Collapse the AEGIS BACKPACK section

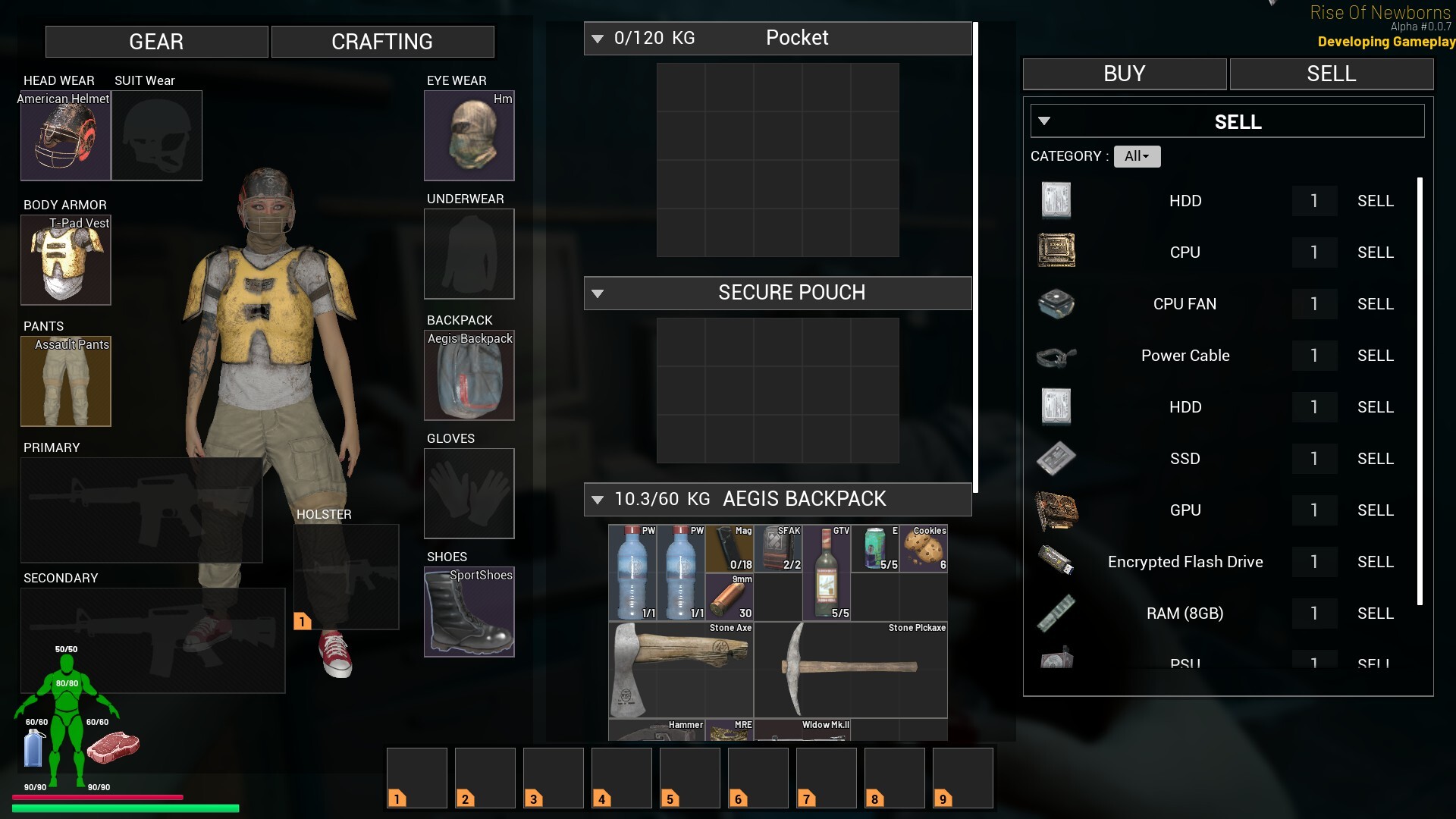598,500
